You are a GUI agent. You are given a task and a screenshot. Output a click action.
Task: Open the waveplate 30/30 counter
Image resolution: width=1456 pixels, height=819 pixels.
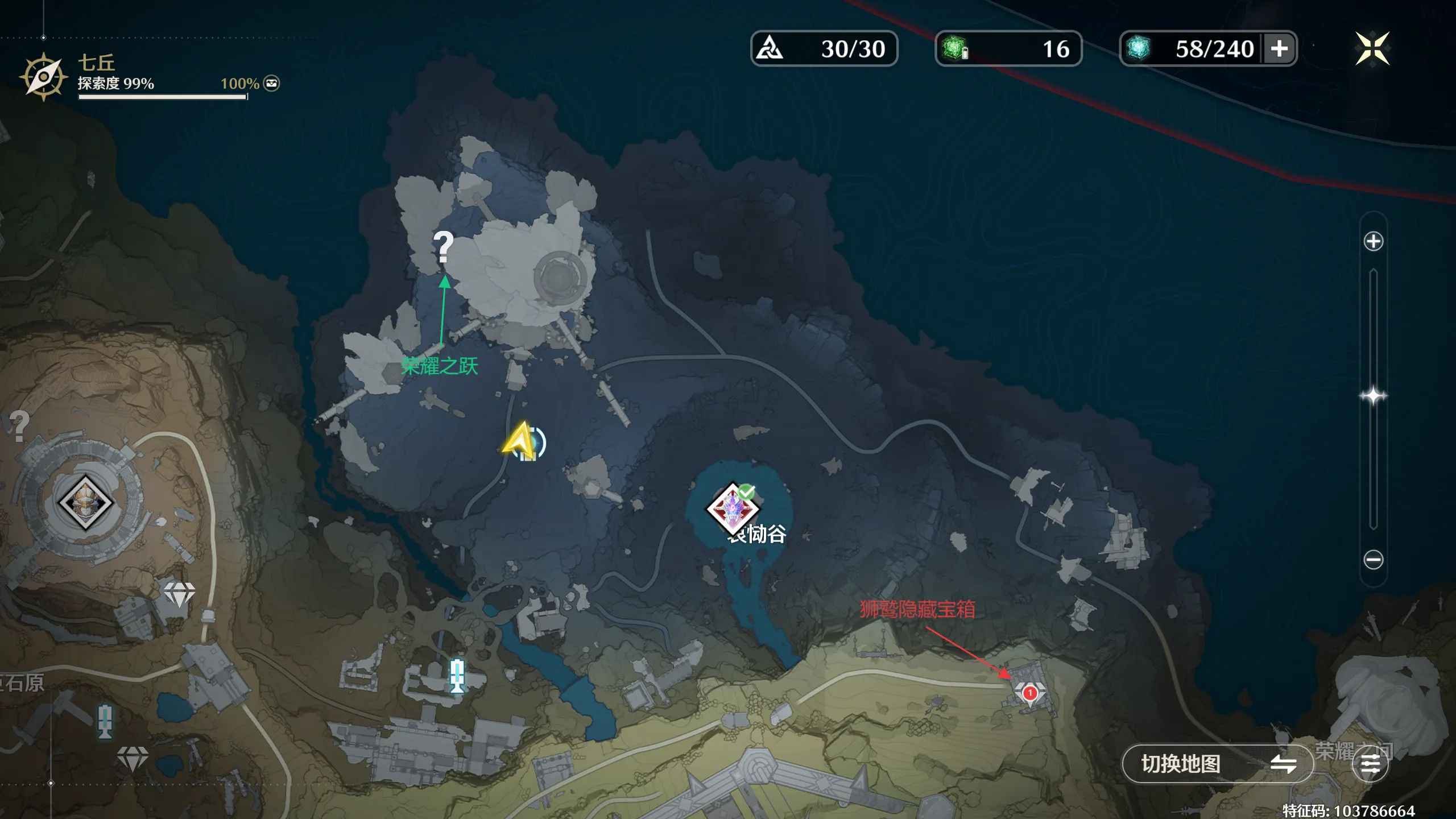click(x=824, y=49)
